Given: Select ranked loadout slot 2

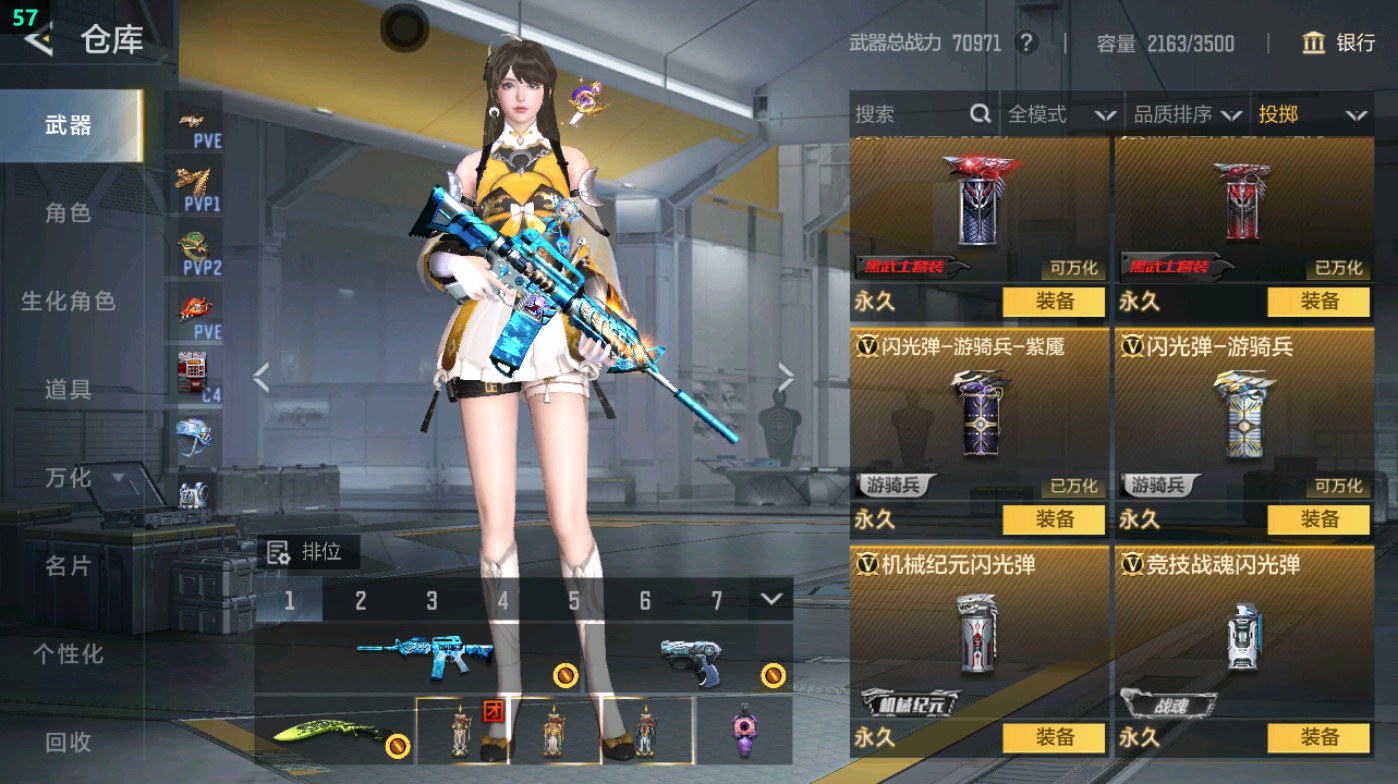Looking at the screenshot, I should coord(361,601).
